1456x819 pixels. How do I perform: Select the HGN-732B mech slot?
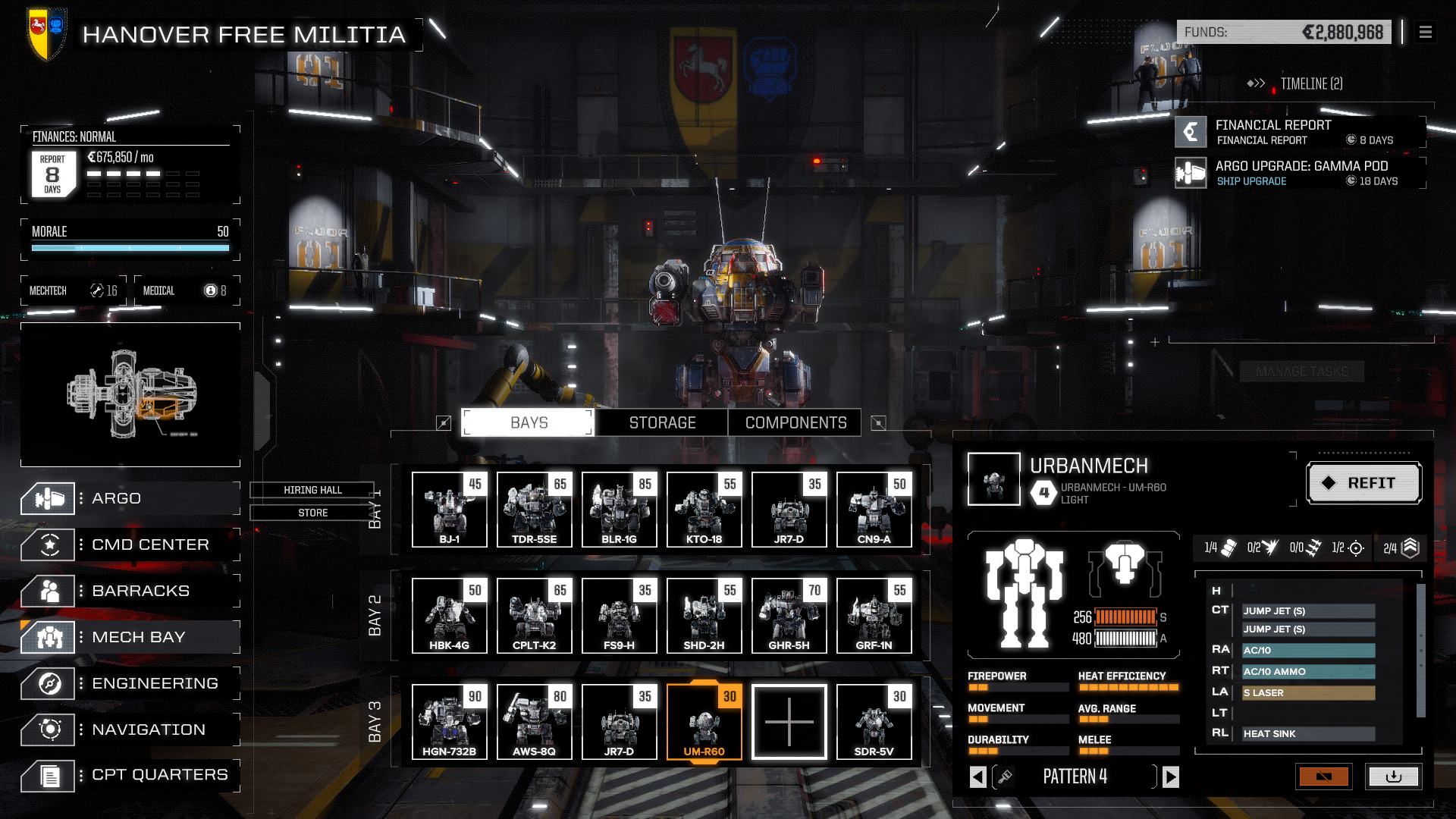coord(450,721)
